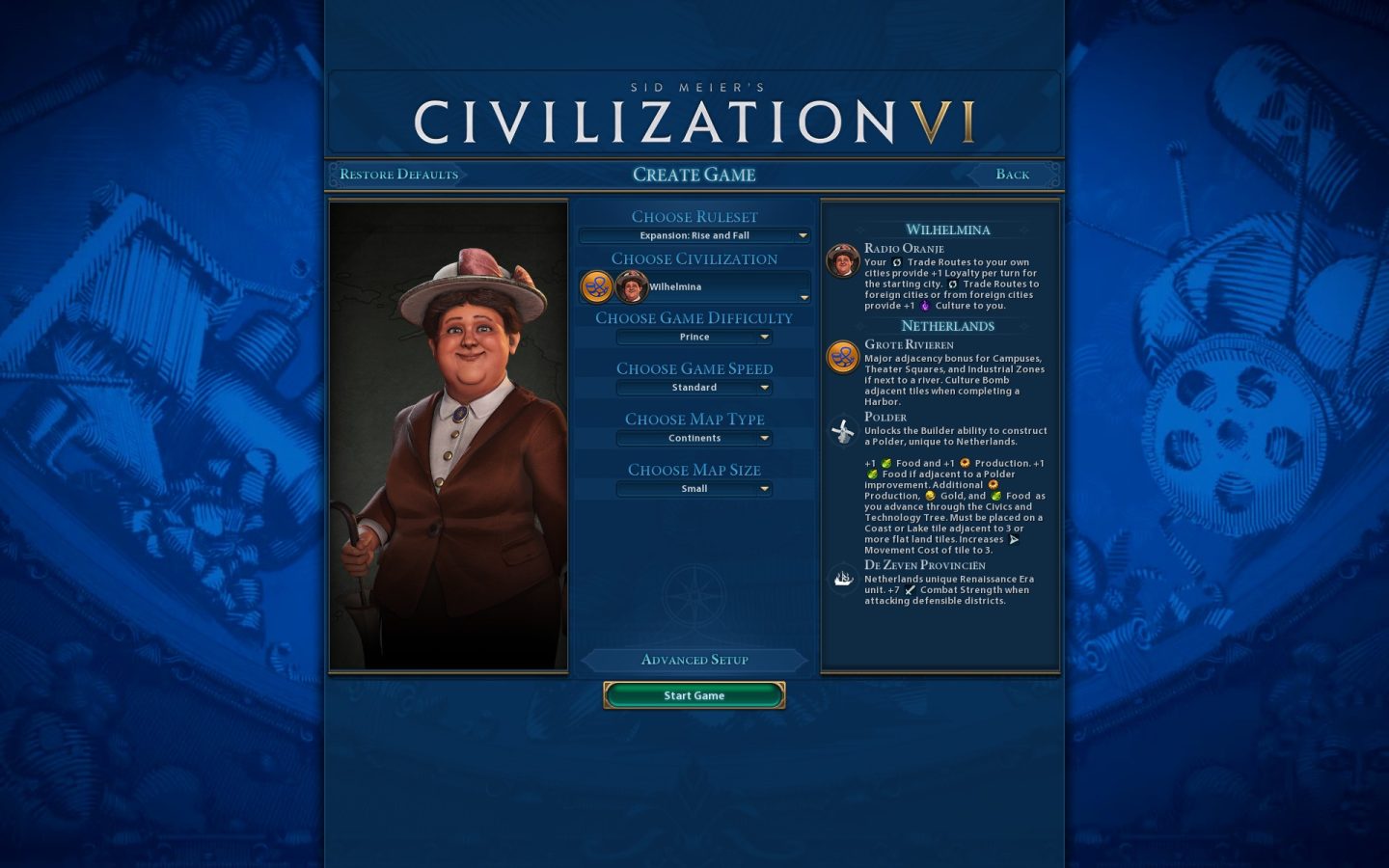
Task: Expand the game difficulty dropdown showing Prince
Action: (x=694, y=337)
